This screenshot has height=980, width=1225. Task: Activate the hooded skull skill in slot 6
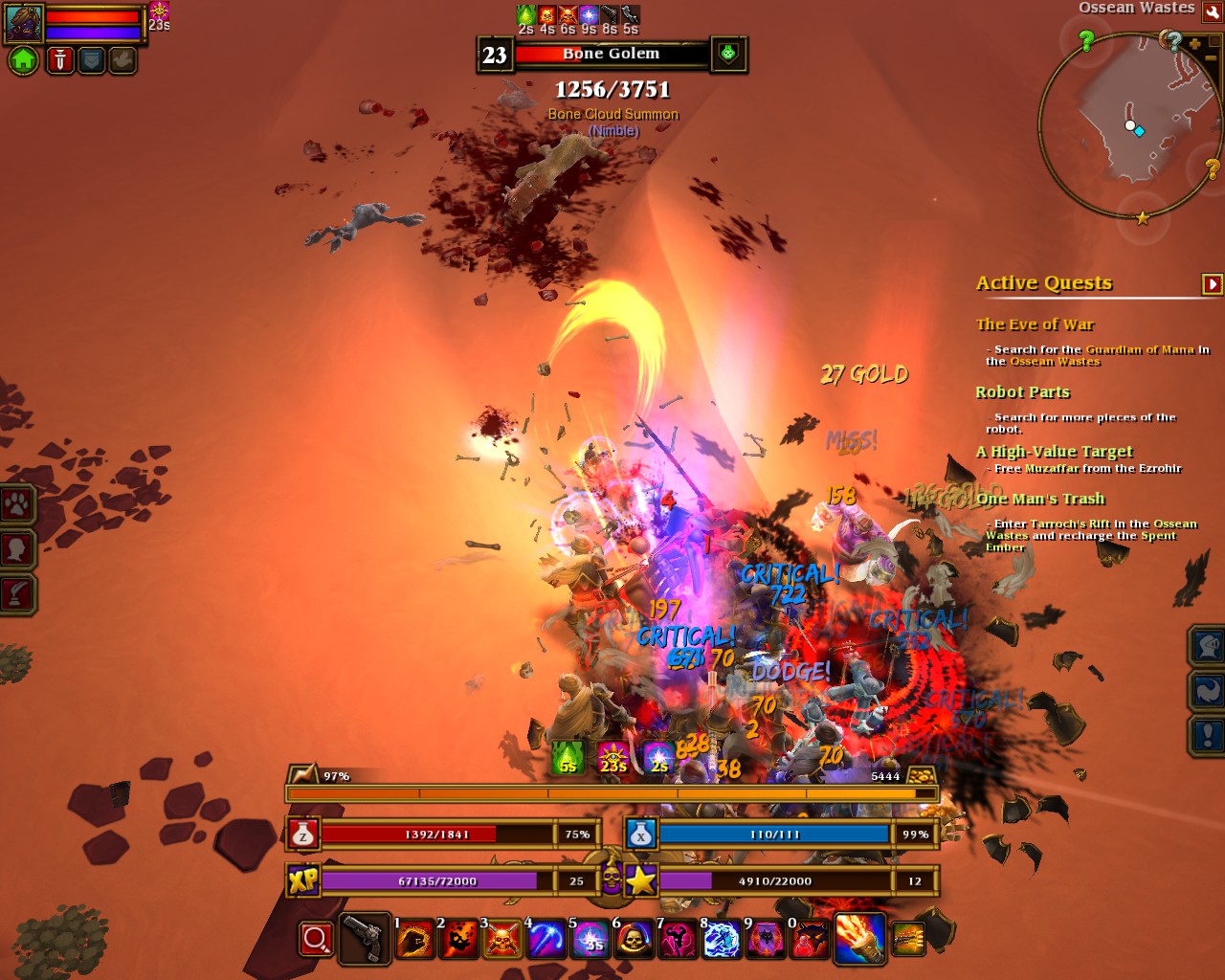click(634, 940)
